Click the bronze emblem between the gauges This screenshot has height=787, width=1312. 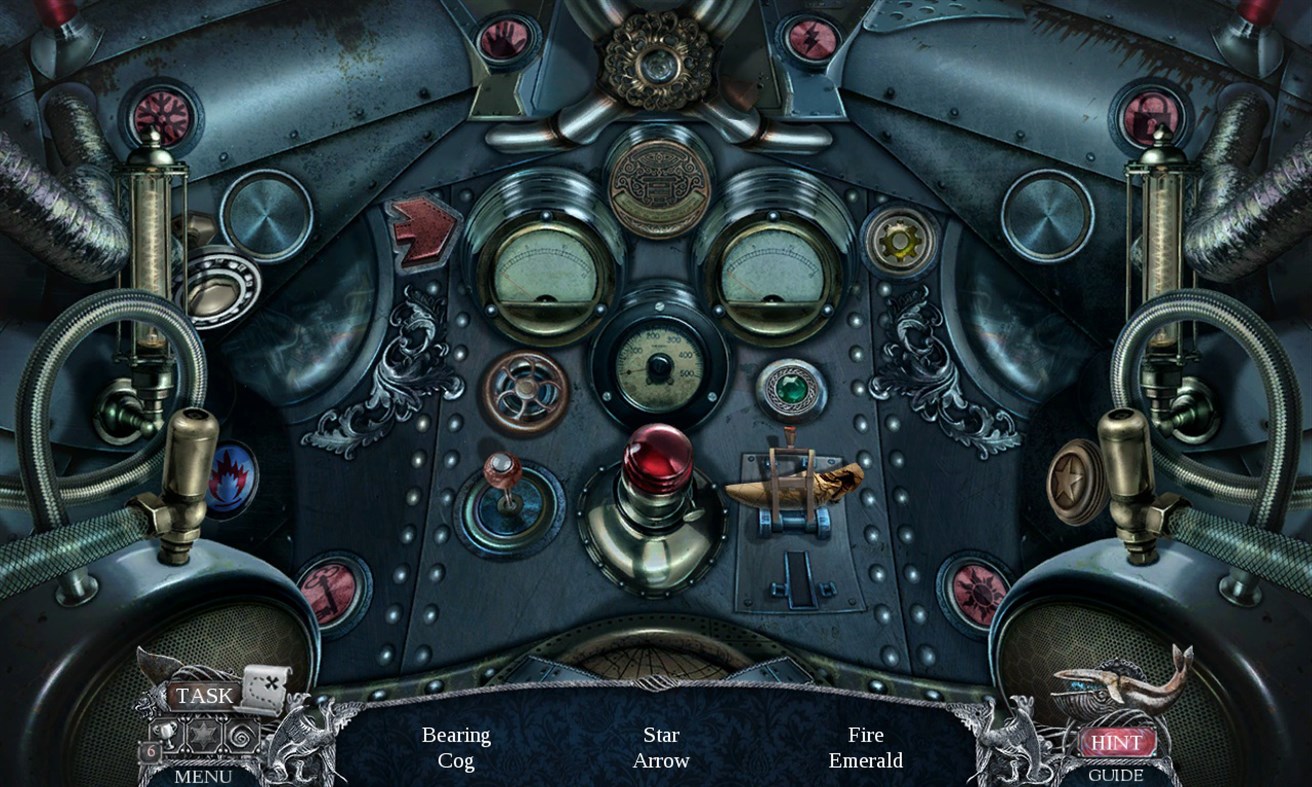tap(658, 188)
